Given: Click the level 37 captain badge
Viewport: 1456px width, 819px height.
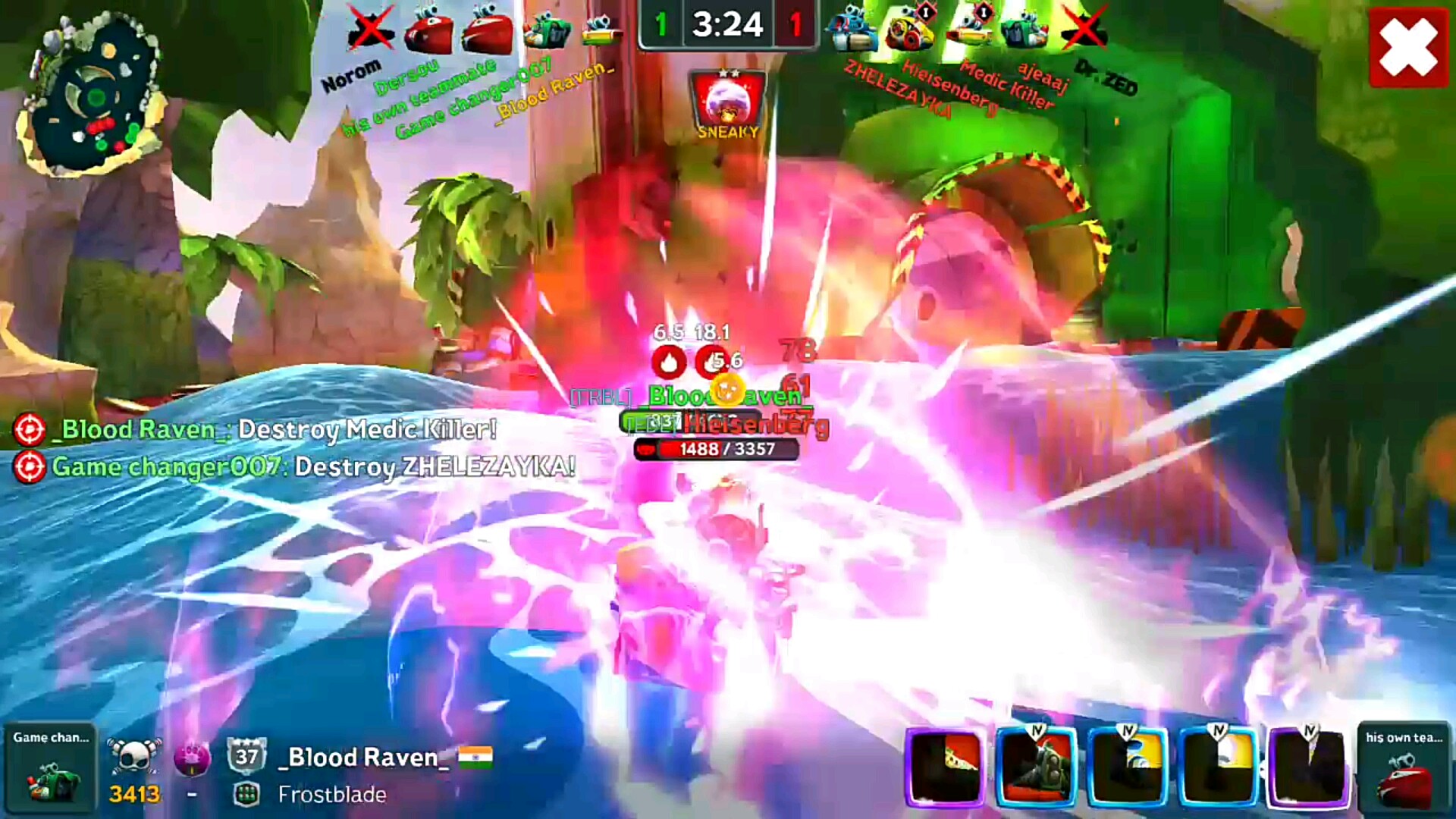Looking at the screenshot, I should coord(246,755).
